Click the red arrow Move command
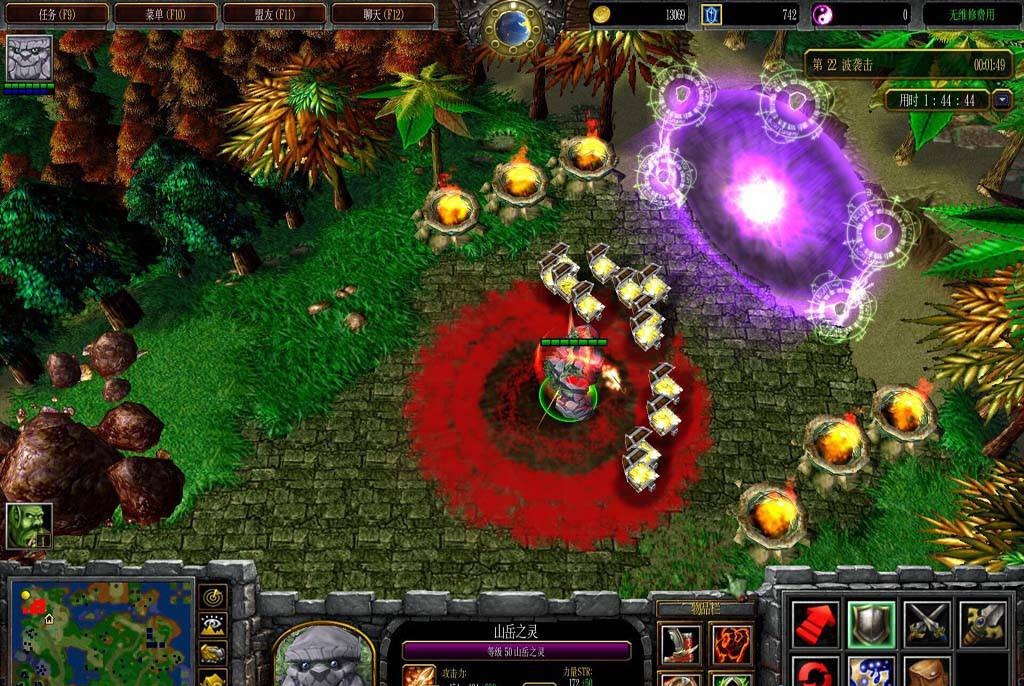Viewport: 1024px width, 686px height. coord(815,624)
